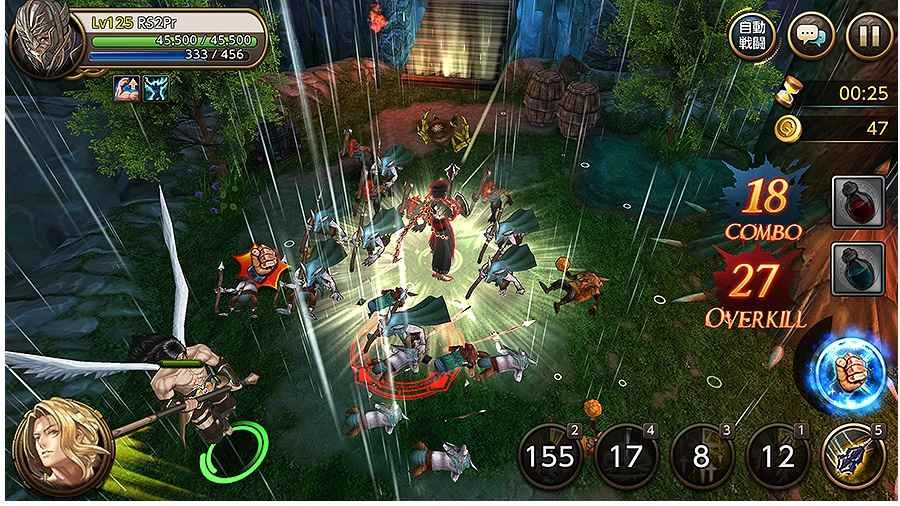
Task: Toggle the auto battle button
Action: pos(751,36)
